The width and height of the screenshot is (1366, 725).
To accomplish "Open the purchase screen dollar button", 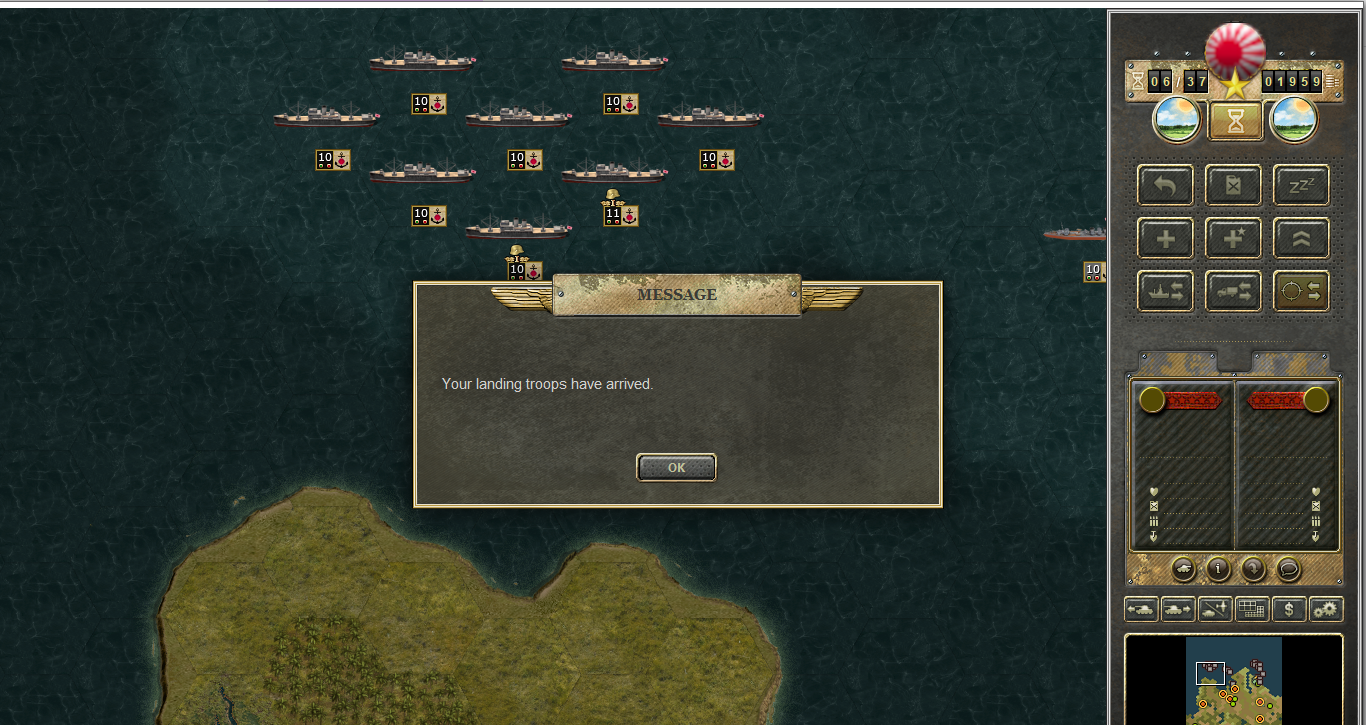I will (1289, 608).
